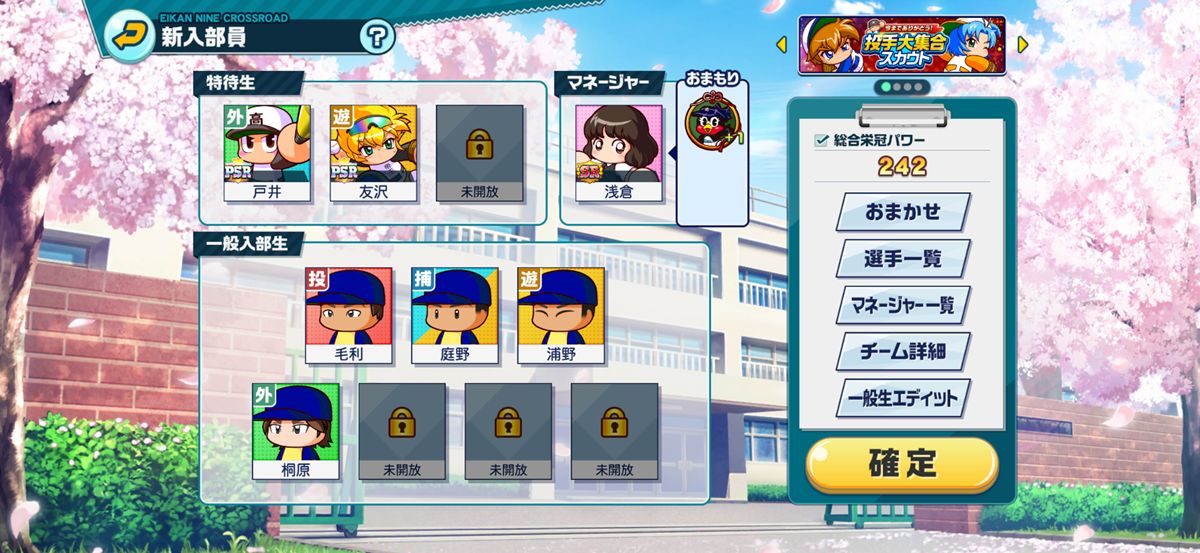Open help with the question mark button
The image size is (1200, 553).
click(377, 39)
